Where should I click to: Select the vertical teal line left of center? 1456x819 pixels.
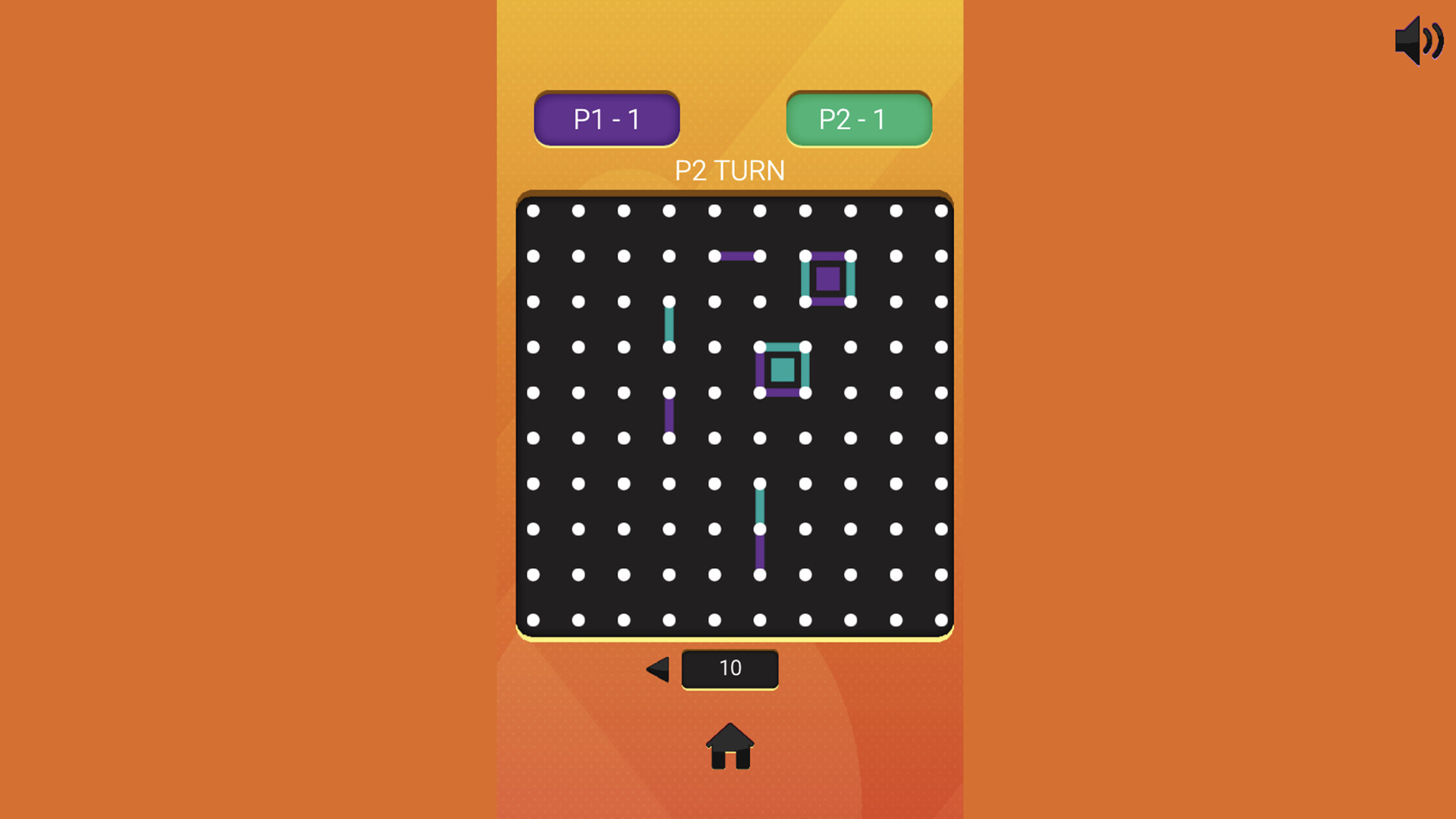click(x=670, y=325)
